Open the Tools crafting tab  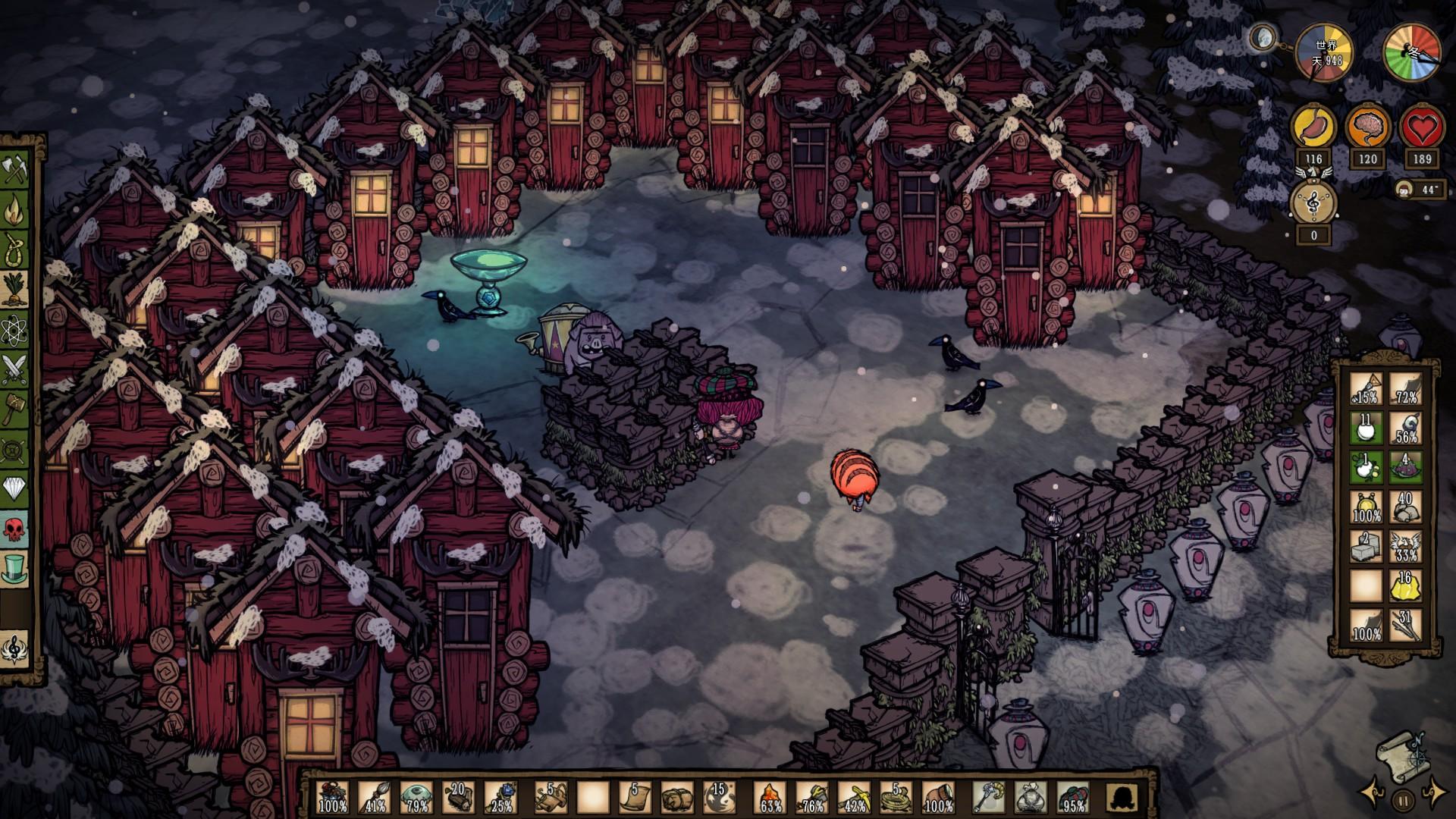coord(15,171)
